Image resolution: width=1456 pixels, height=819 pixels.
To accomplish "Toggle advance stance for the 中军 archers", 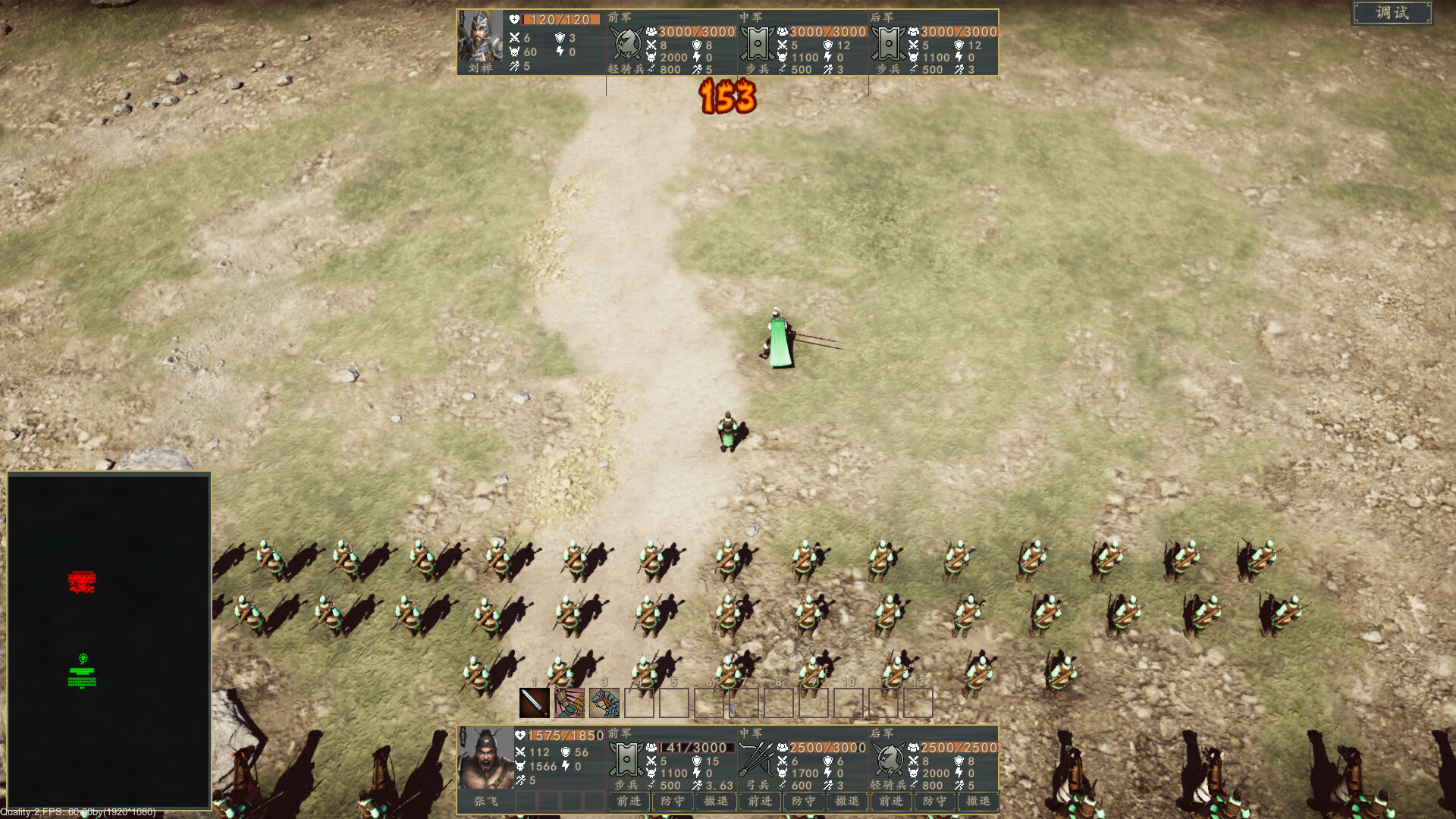I will (x=761, y=802).
